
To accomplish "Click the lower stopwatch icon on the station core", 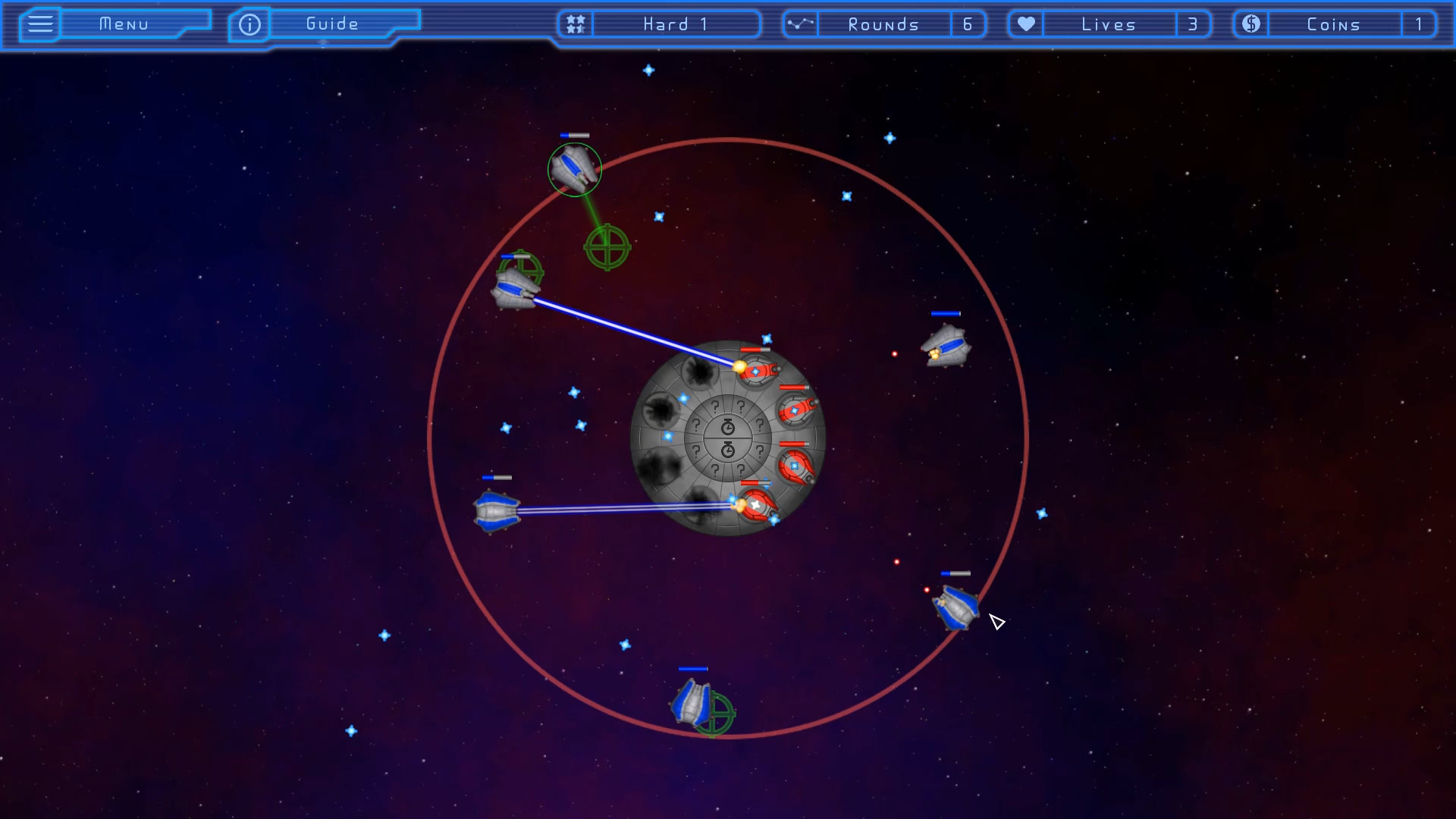I will pos(727,449).
